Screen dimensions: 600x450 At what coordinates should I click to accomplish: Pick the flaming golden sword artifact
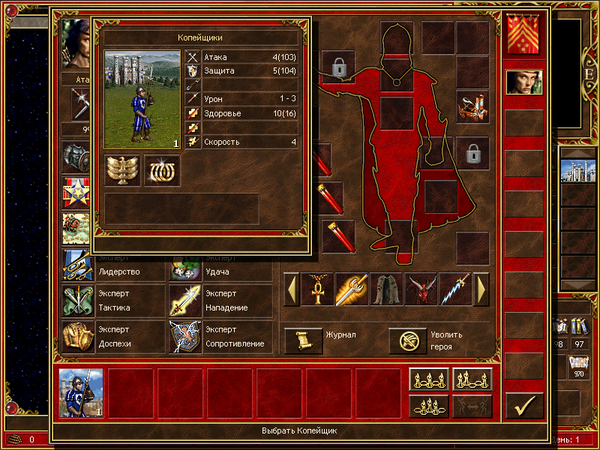click(x=352, y=290)
